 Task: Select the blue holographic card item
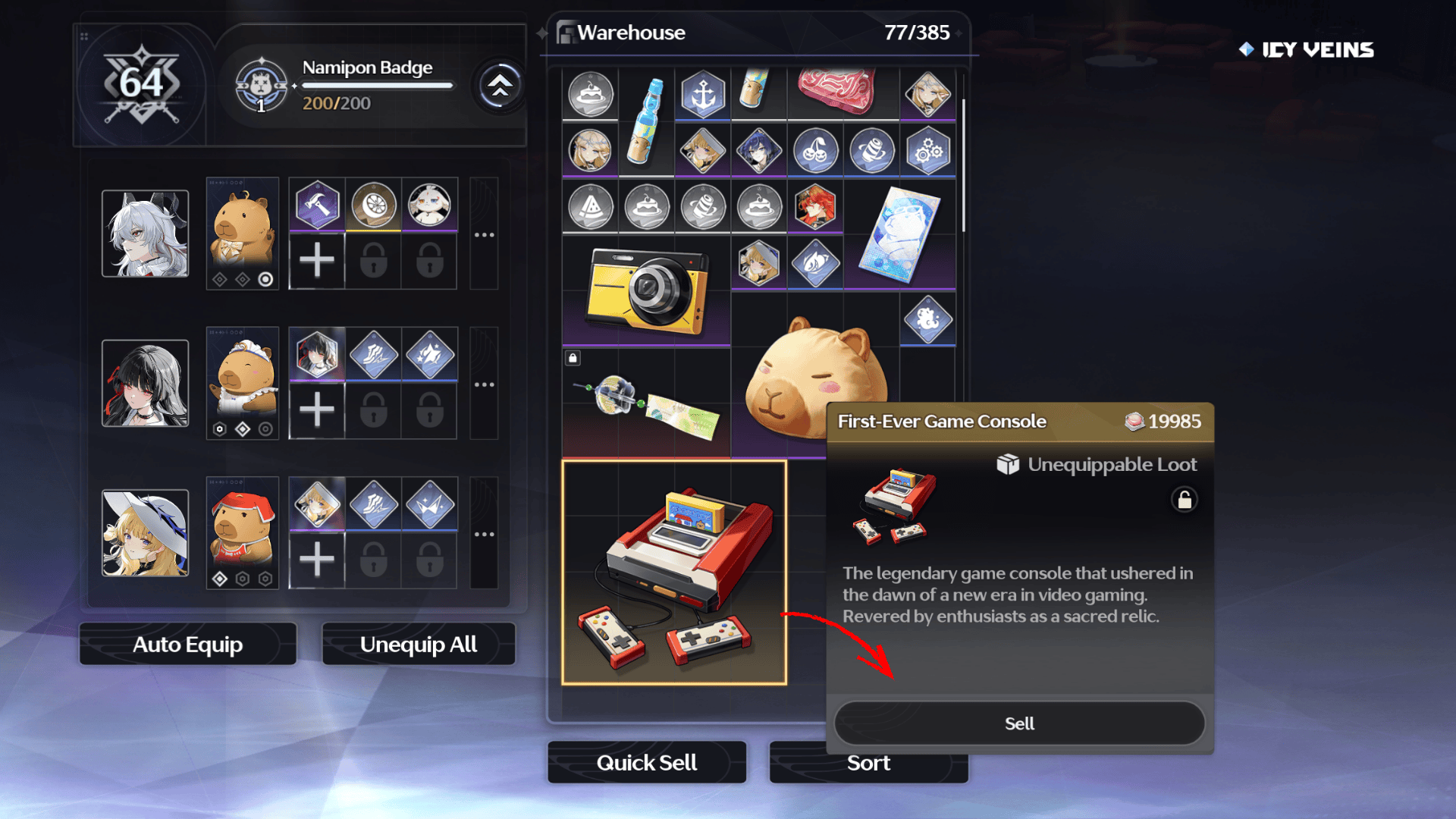pos(899,235)
